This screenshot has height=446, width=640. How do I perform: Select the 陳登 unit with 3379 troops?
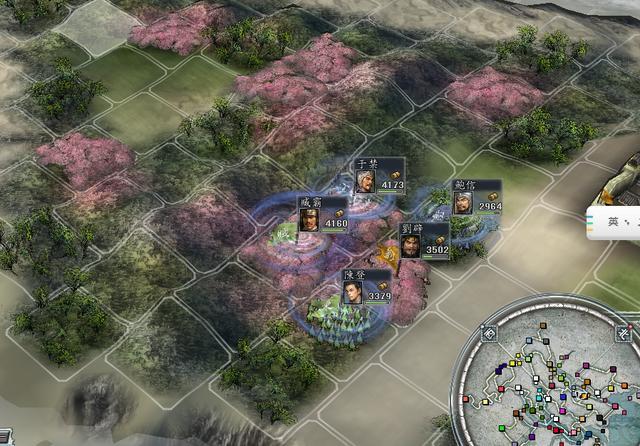point(352,291)
